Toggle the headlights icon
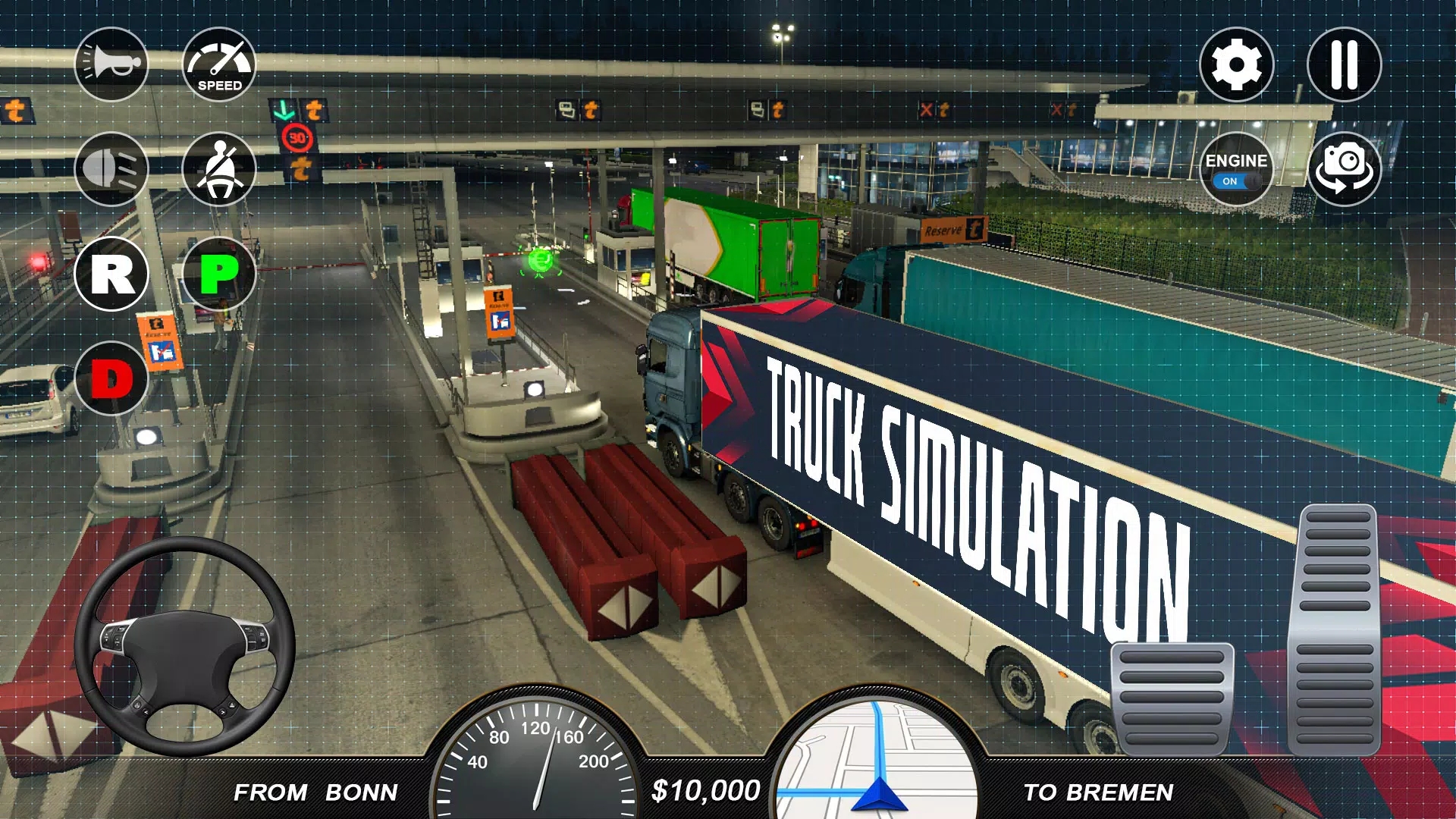The height and width of the screenshot is (819, 1456). [x=111, y=169]
